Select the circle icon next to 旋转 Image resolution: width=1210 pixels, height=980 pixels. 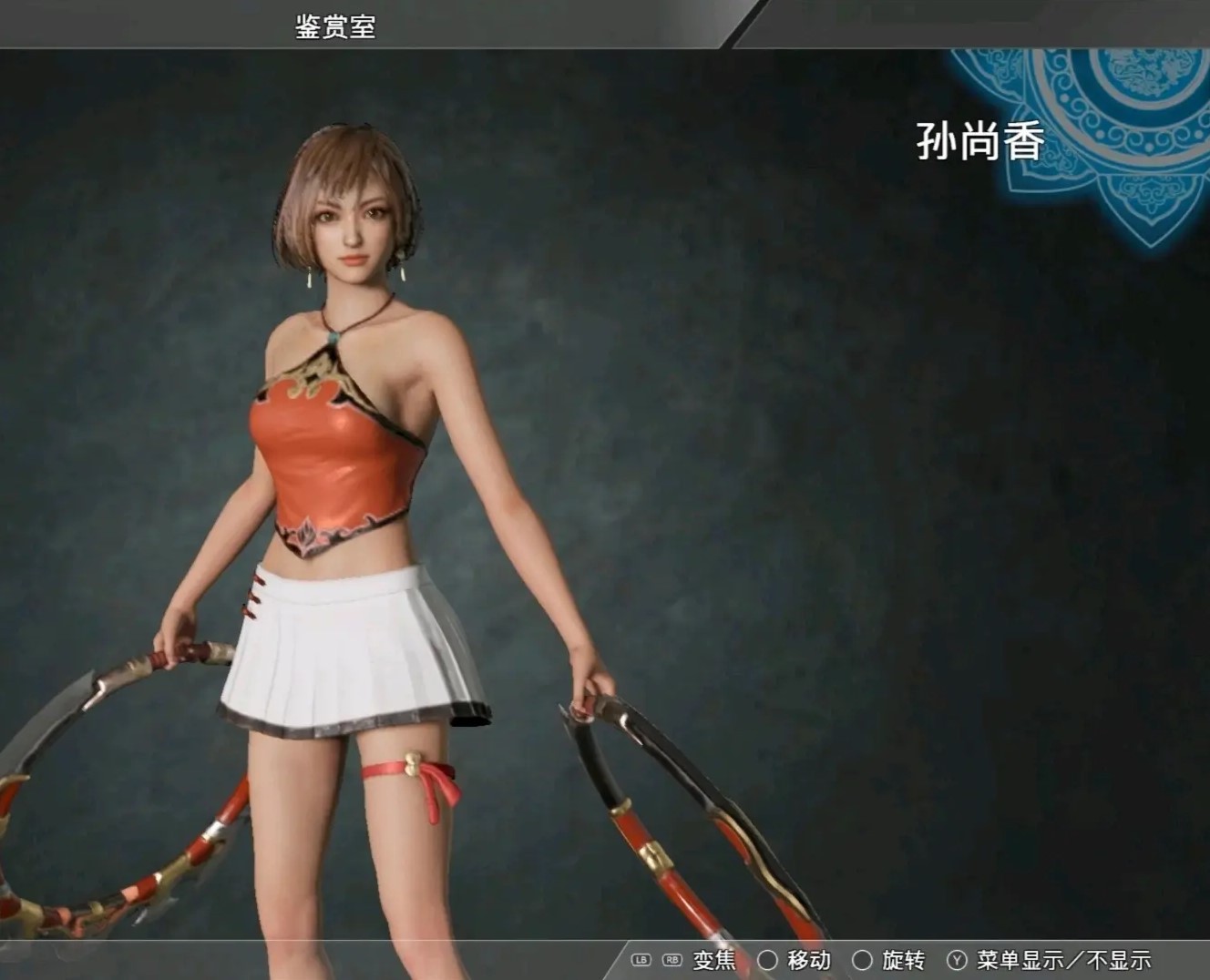coord(861,958)
